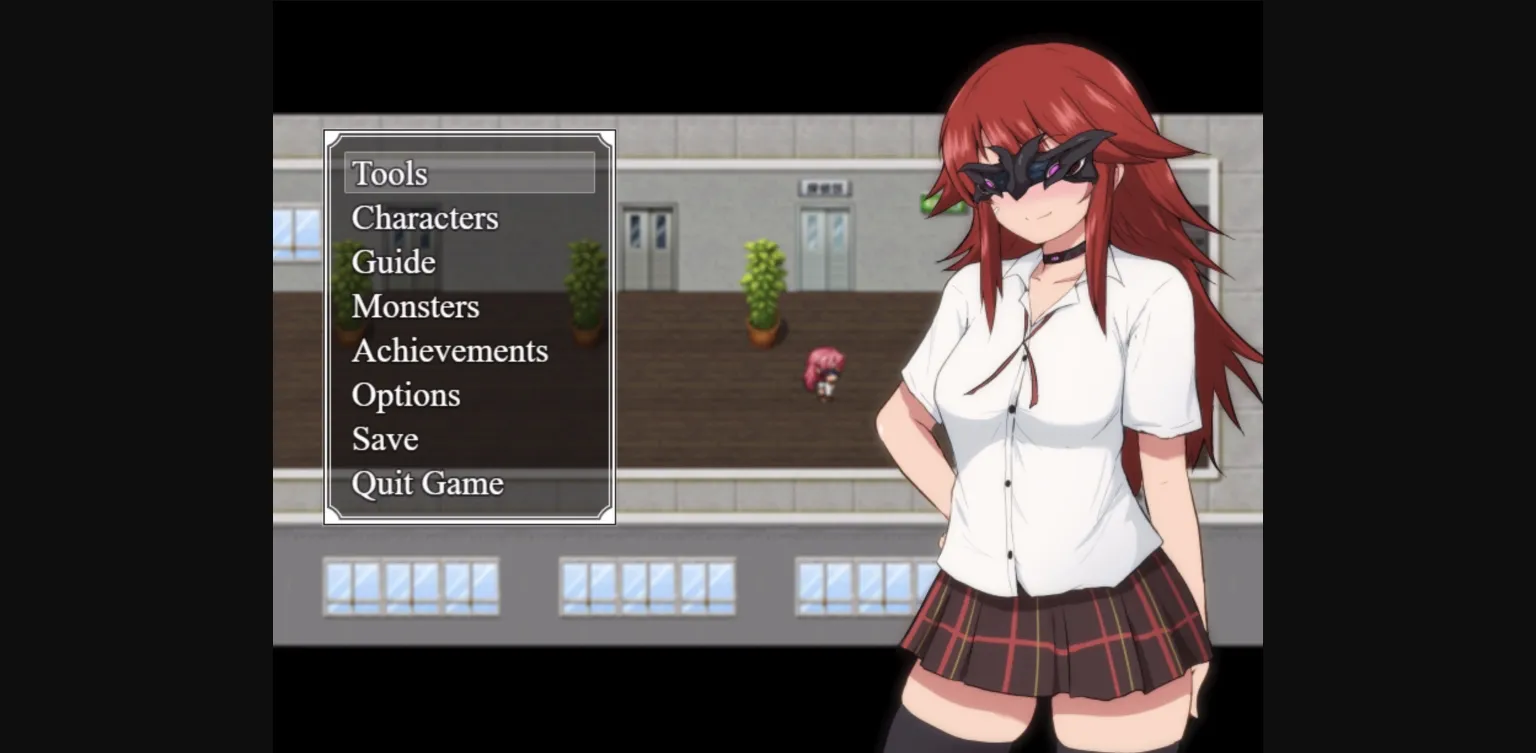The image size is (1536, 753).
Task: Select Save from the menu
Action: coord(384,439)
